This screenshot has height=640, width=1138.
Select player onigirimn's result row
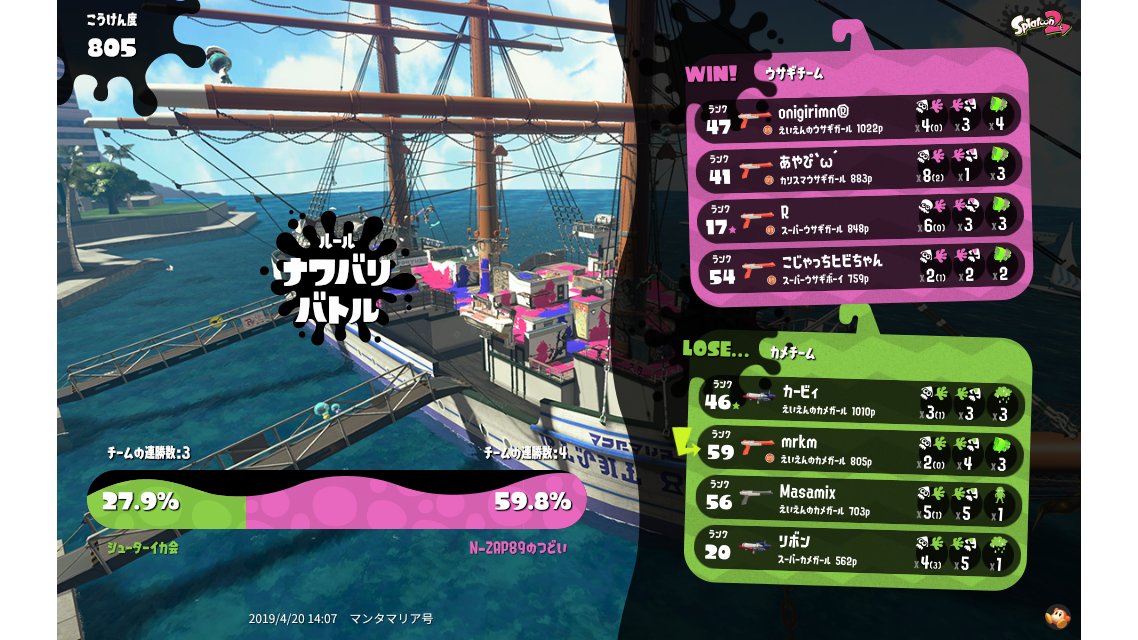point(860,116)
